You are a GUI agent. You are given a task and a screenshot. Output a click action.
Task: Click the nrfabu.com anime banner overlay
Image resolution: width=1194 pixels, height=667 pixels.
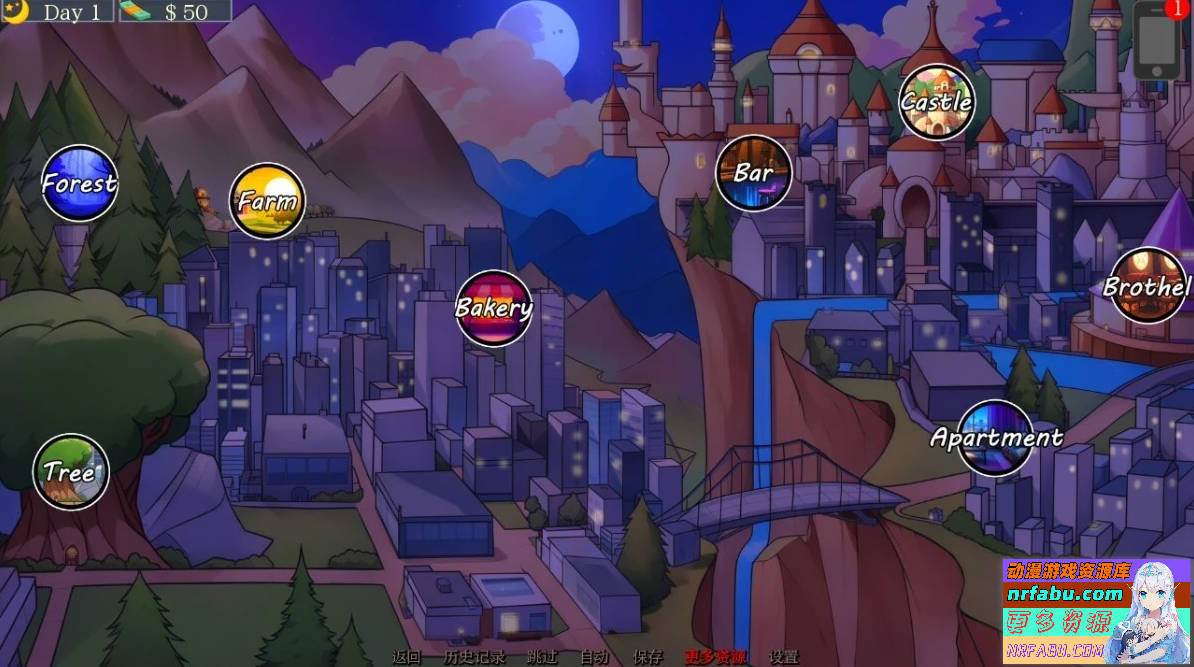(x=1096, y=612)
